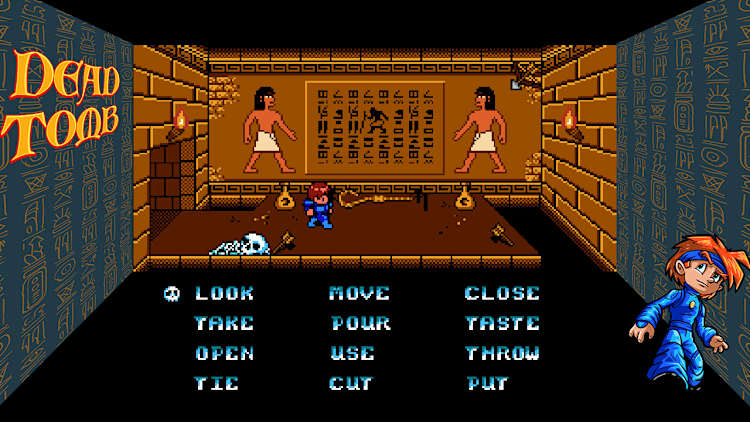Choose the MOVE command
Image resolution: width=750 pixels, height=422 pixels.
[x=359, y=294]
